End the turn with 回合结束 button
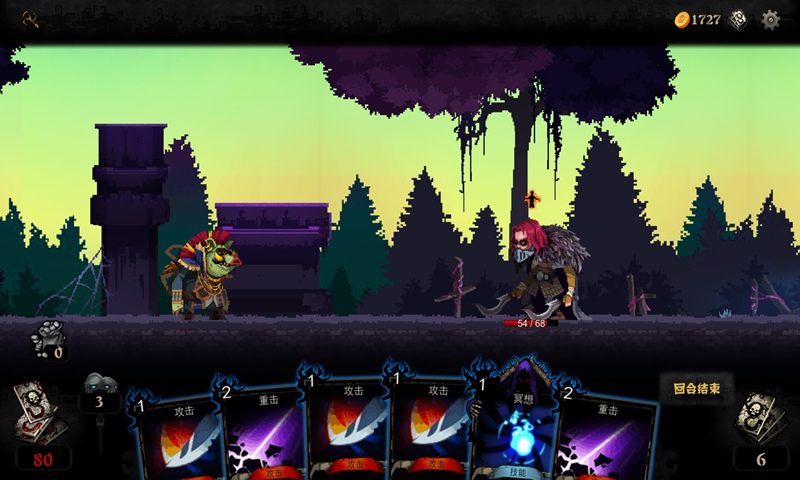The width and height of the screenshot is (800, 480). pyautogui.click(x=696, y=388)
